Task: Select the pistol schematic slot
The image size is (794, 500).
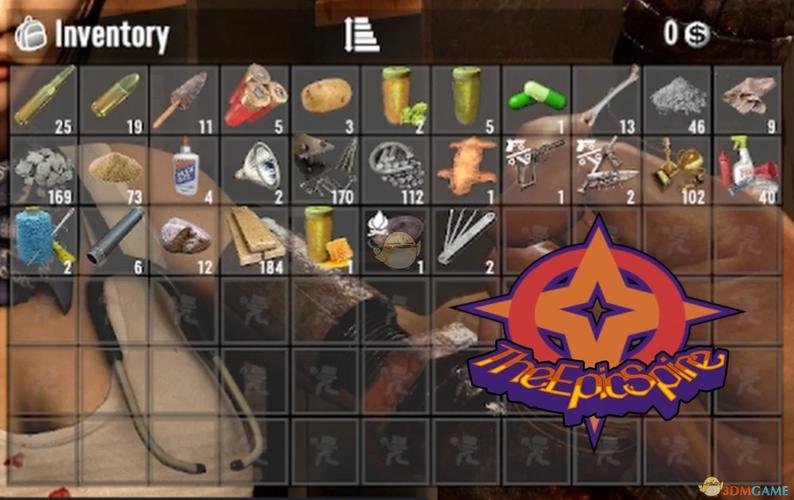Action: [x=537, y=167]
